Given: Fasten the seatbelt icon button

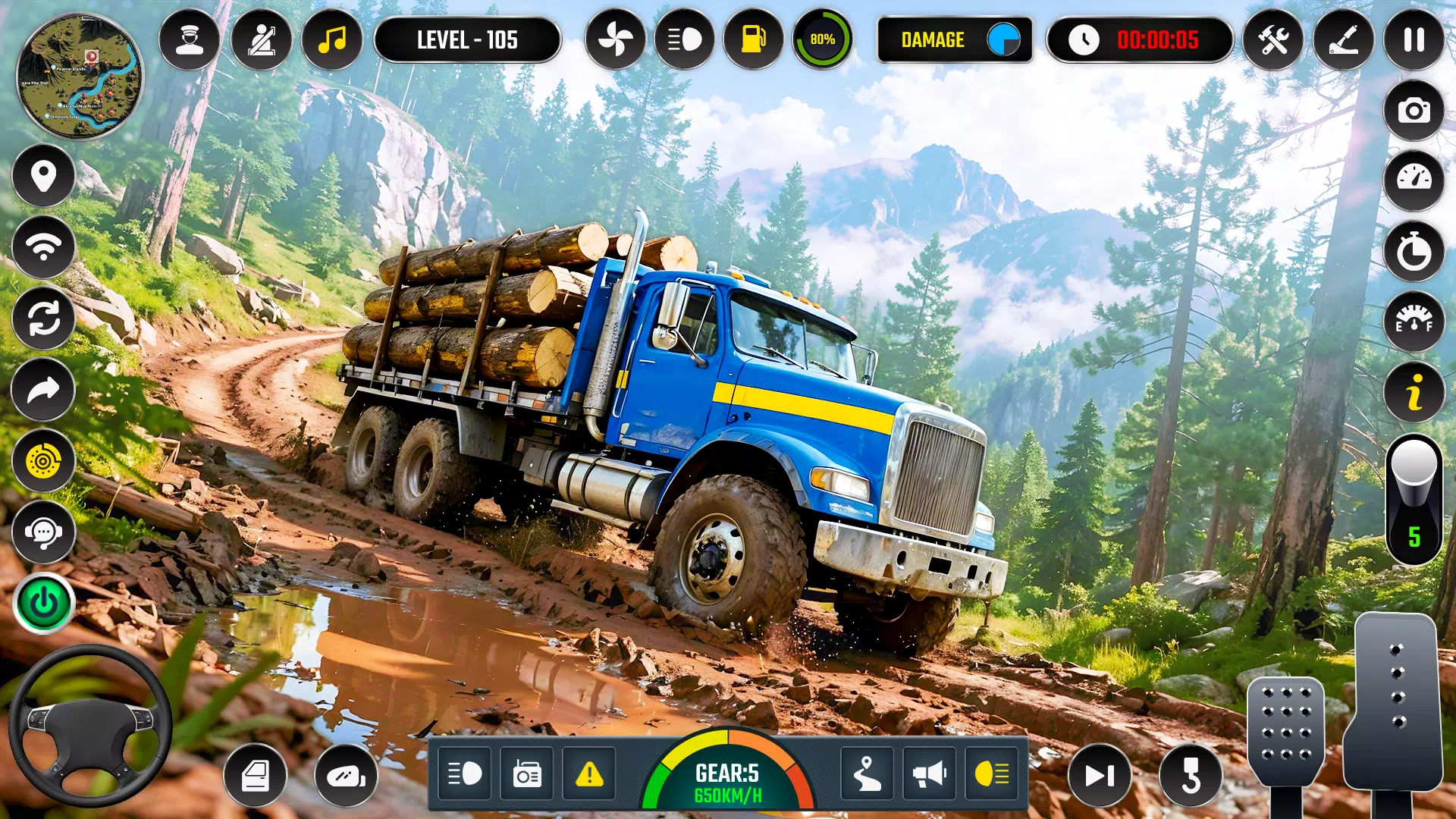Looking at the screenshot, I should (261, 39).
